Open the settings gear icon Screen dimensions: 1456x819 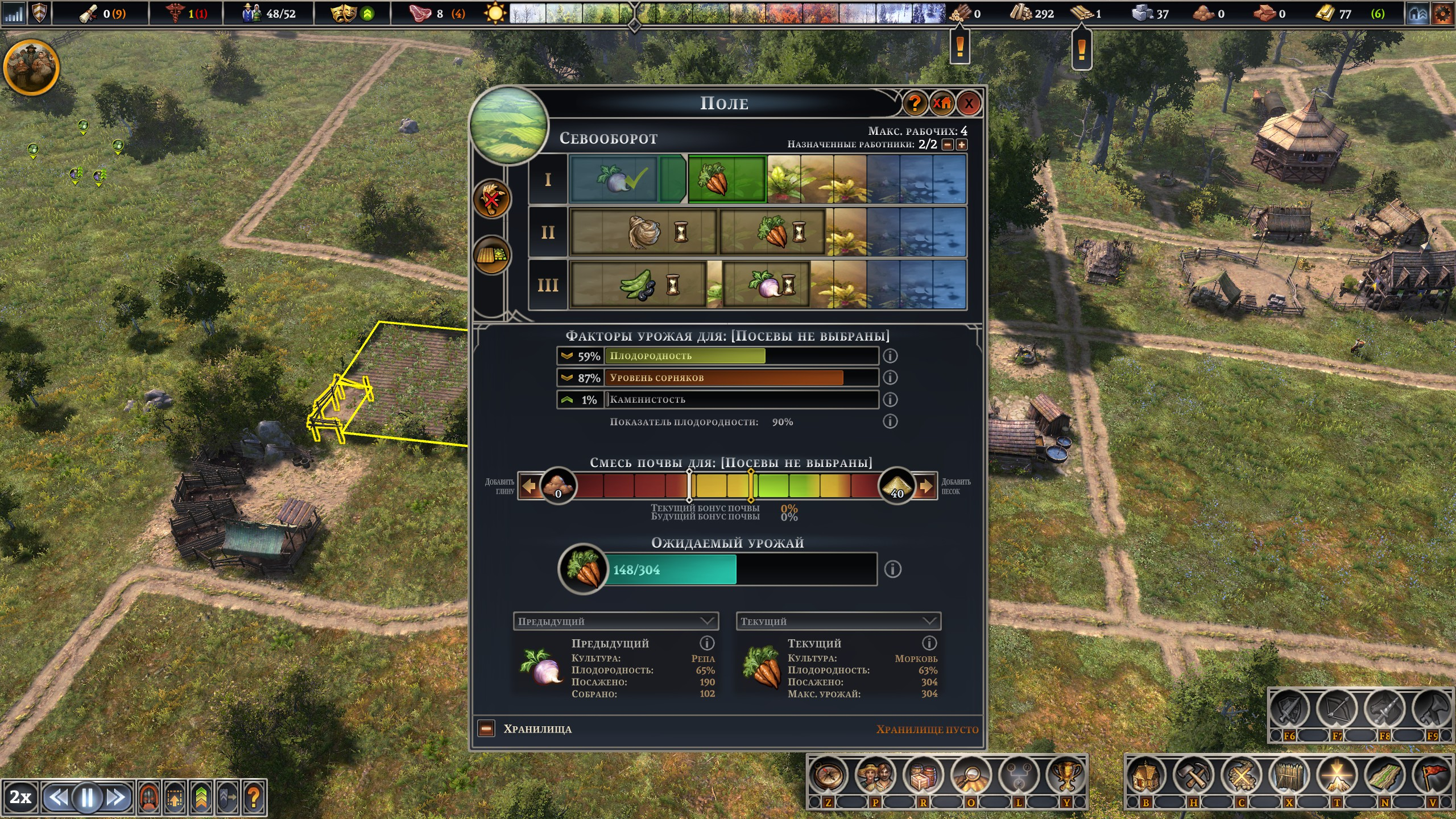point(1443,13)
